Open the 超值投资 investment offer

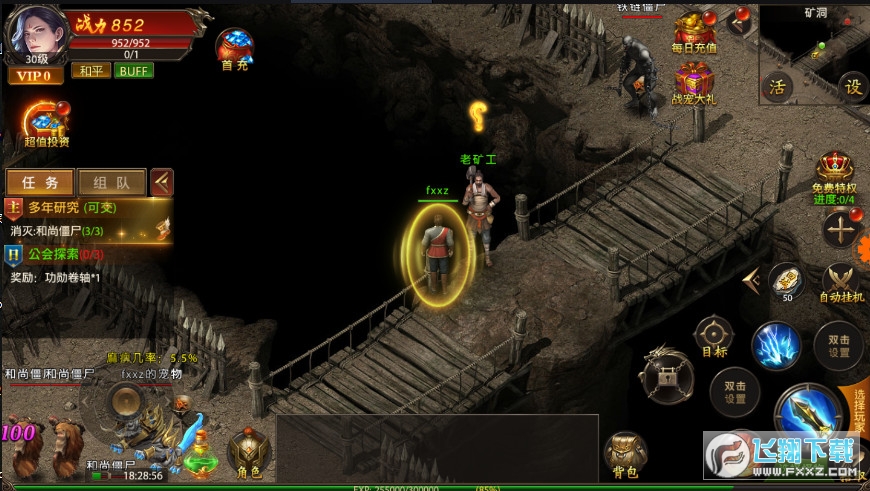tap(46, 124)
